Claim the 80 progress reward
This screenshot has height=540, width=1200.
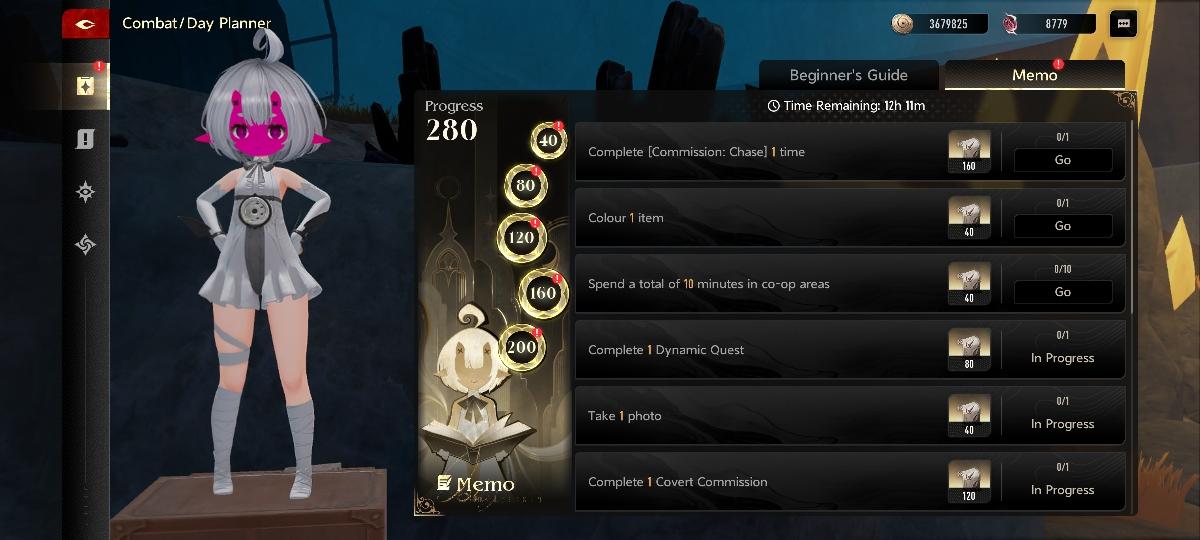click(526, 185)
